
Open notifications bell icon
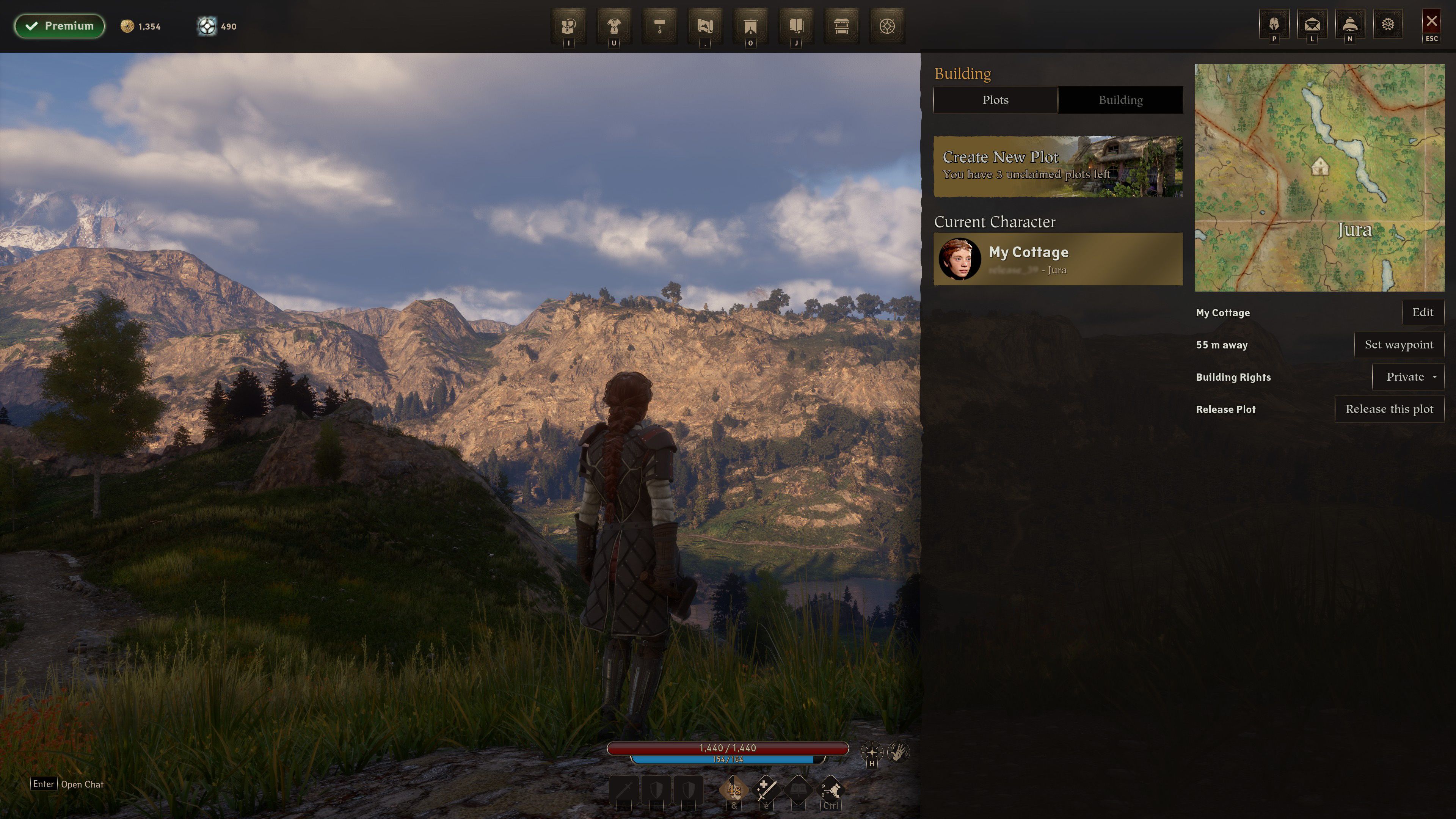pos(1350,25)
